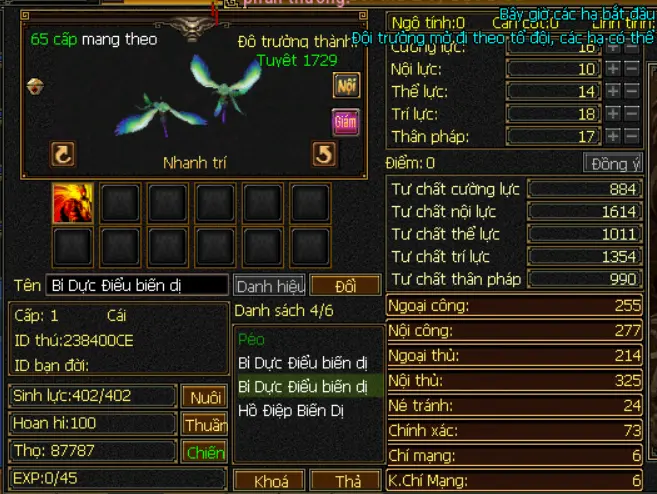Image resolution: width=657 pixels, height=494 pixels.
Task: Rotate pet model with right arrow button
Action: [x=324, y=154]
